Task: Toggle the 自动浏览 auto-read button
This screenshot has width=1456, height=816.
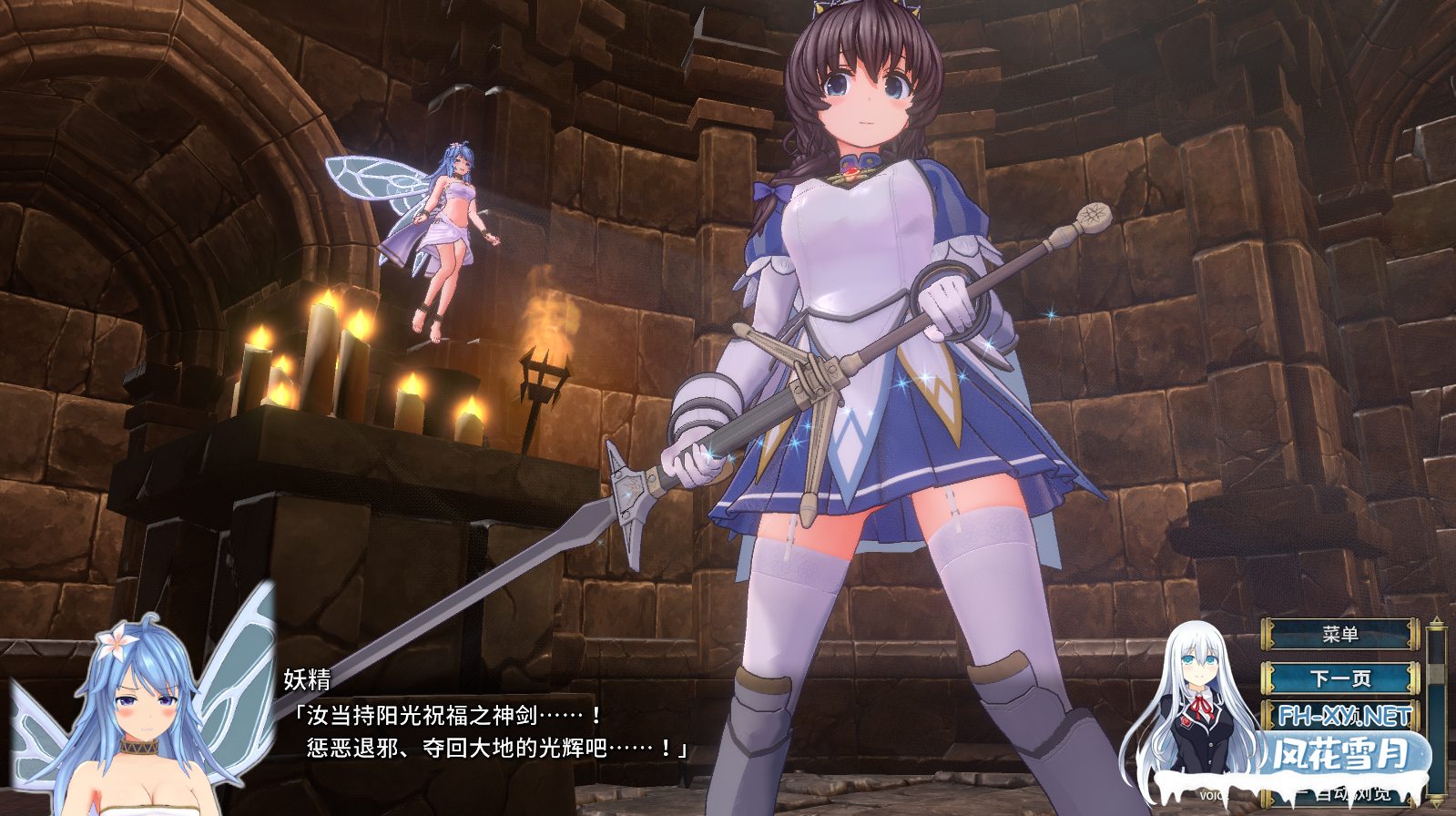Action: coord(1351,794)
